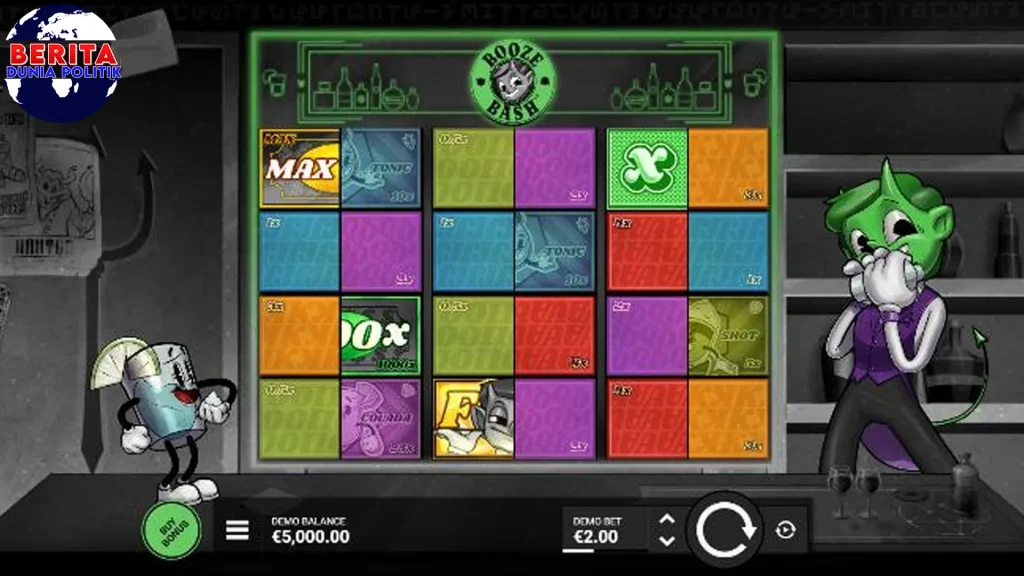
Task: Increase the demo bet amount
Action: (668, 520)
